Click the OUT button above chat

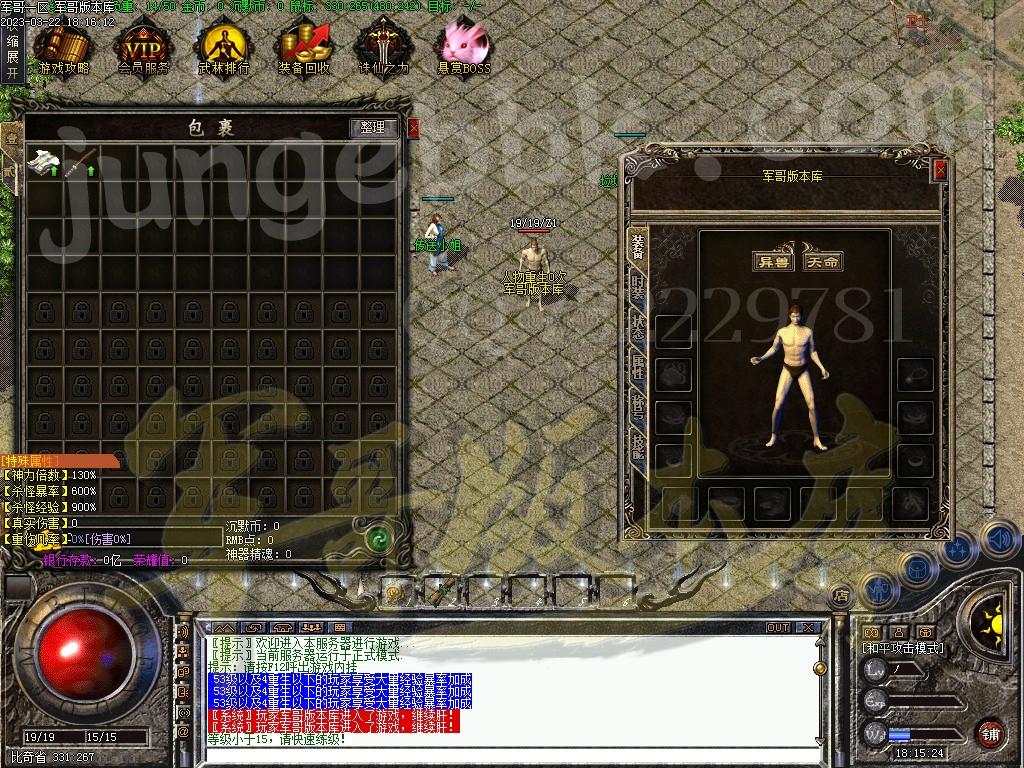coord(778,628)
